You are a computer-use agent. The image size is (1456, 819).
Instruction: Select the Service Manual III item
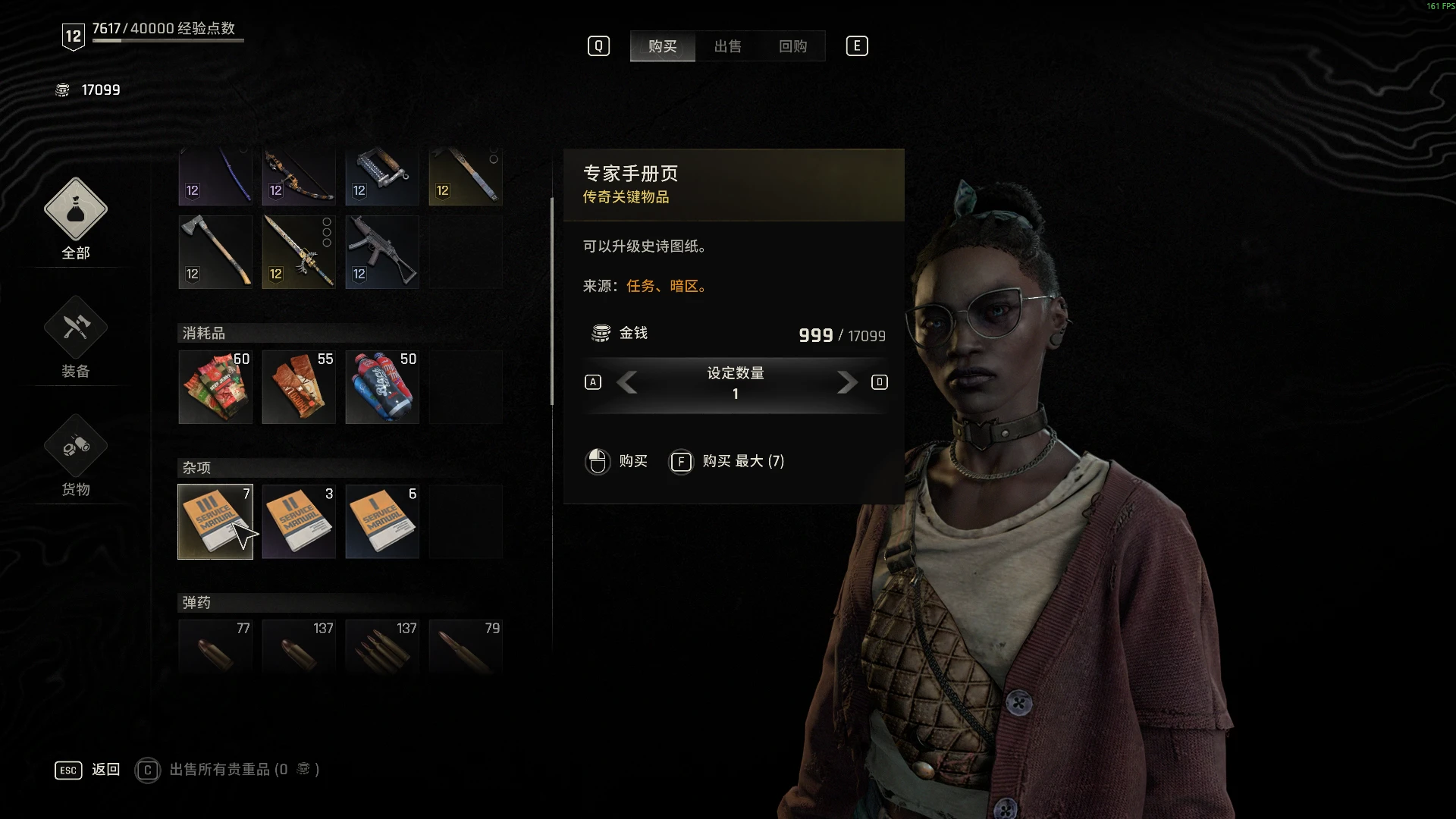[x=215, y=522]
